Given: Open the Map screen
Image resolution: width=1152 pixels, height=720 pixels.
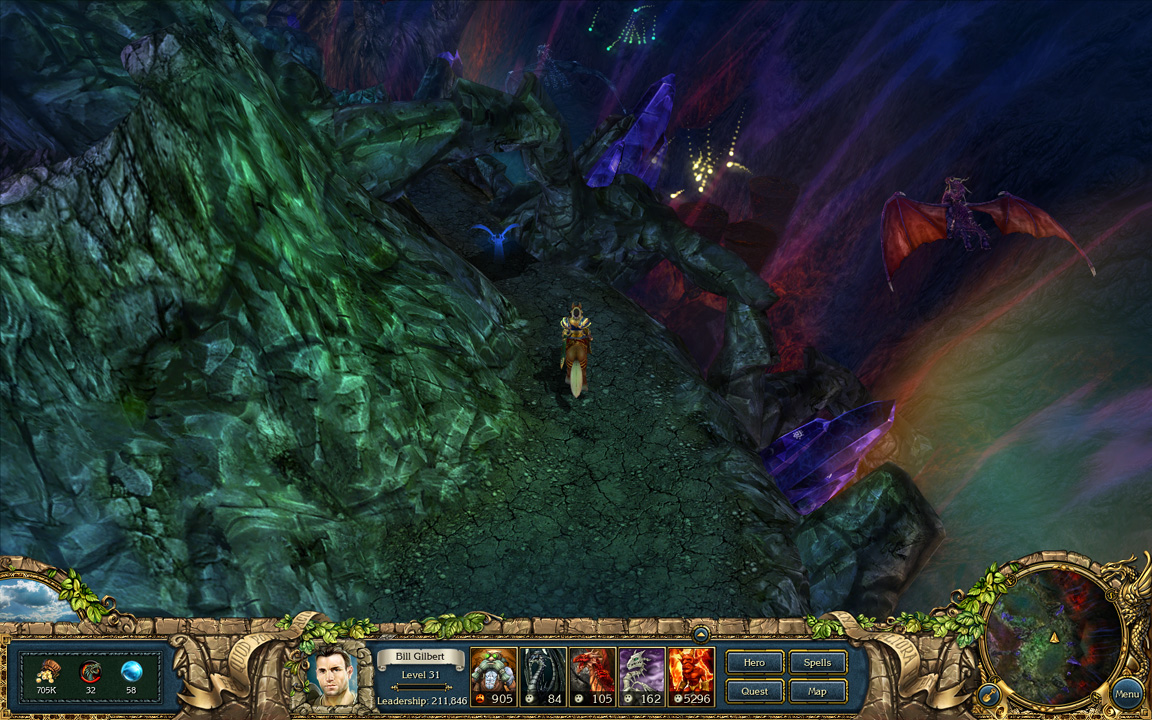Looking at the screenshot, I should click(818, 691).
